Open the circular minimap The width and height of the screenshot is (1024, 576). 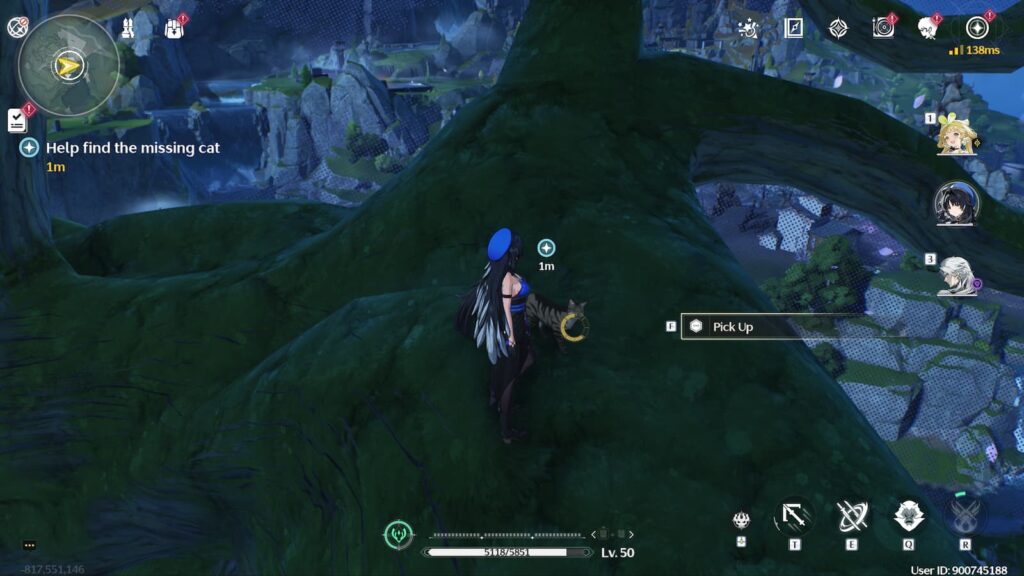point(68,66)
